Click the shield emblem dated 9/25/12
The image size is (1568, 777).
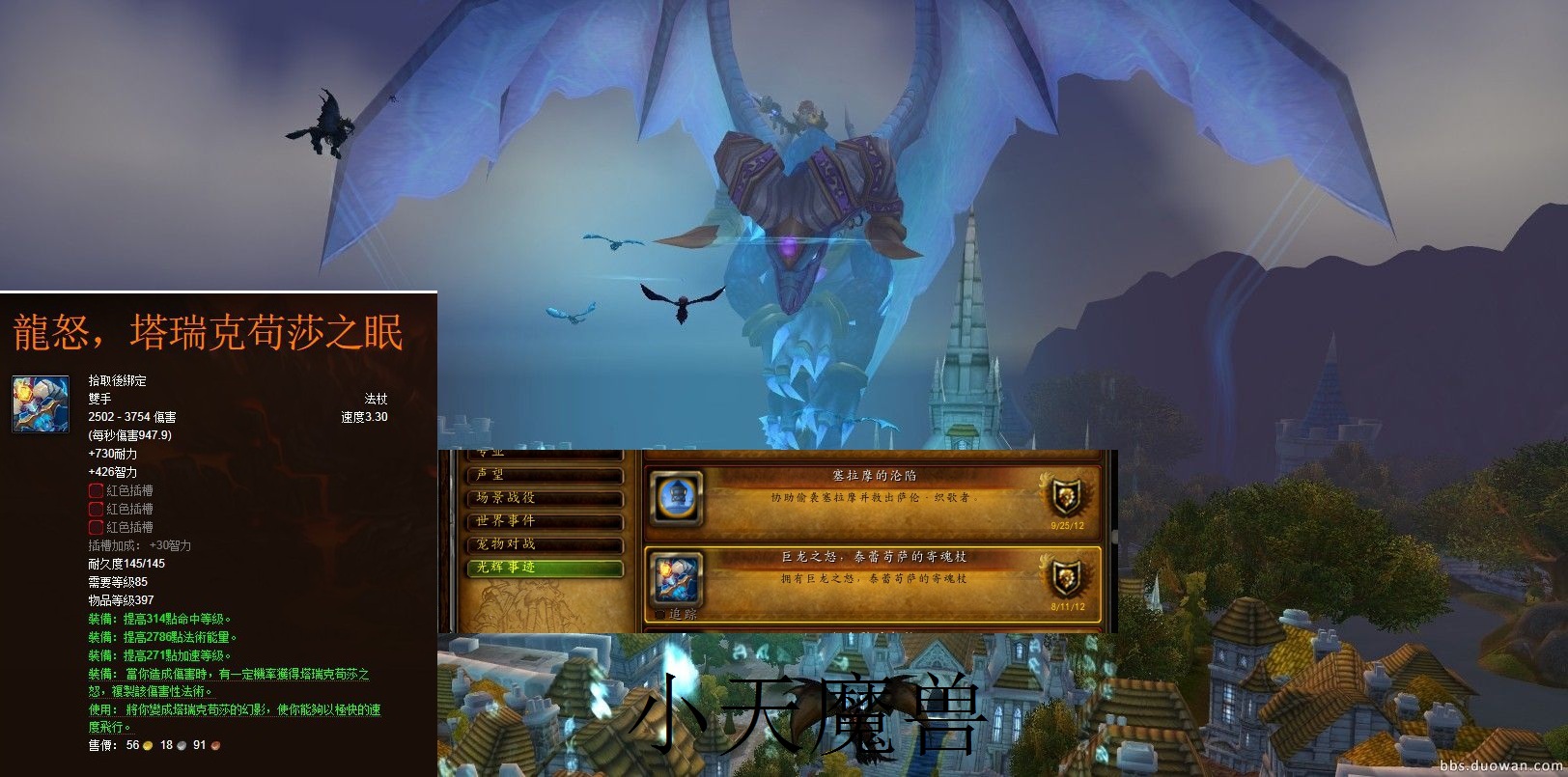coord(1066,498)
